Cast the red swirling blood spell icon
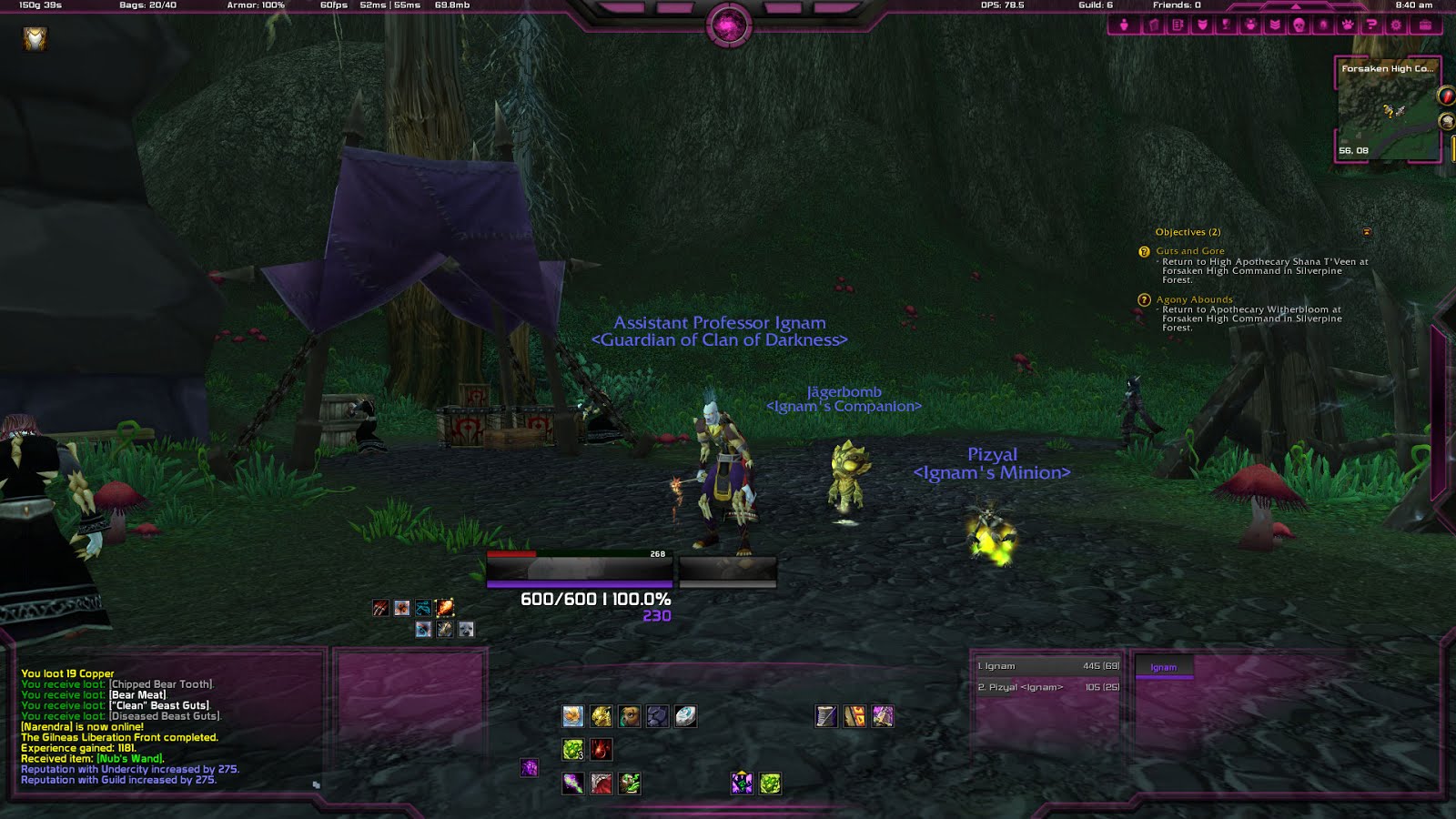Viewport: 1456px width, 819px height. pos(601,750)
